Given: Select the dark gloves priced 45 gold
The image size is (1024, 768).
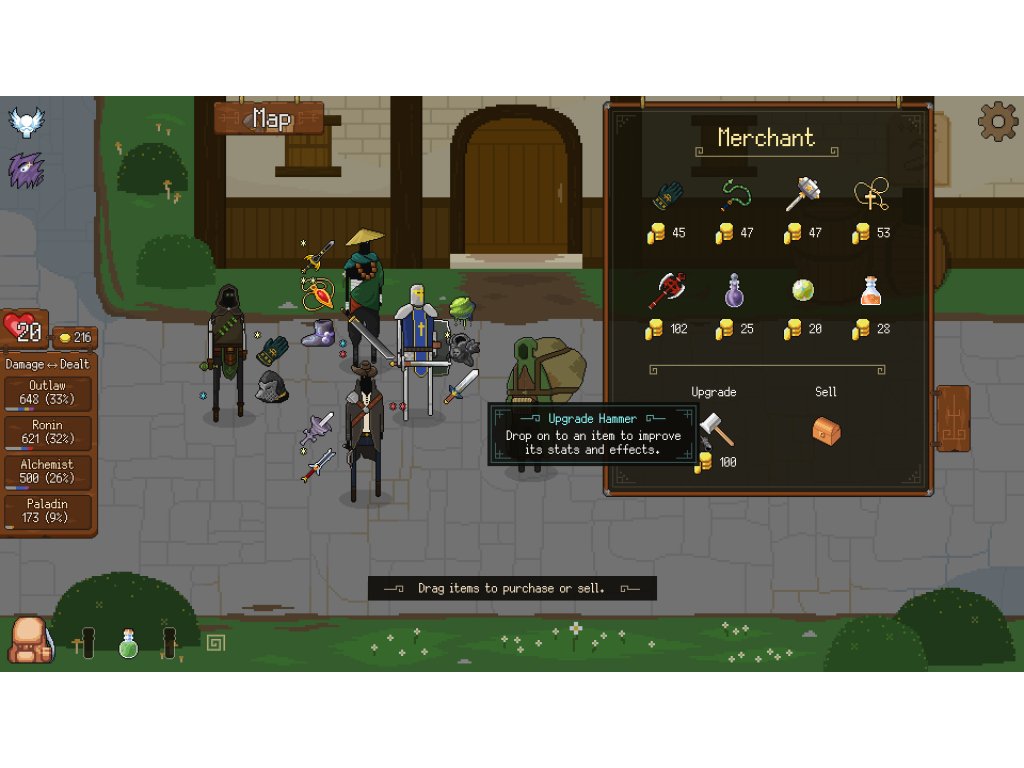Looking at the screenshot, I should (667, 196).
